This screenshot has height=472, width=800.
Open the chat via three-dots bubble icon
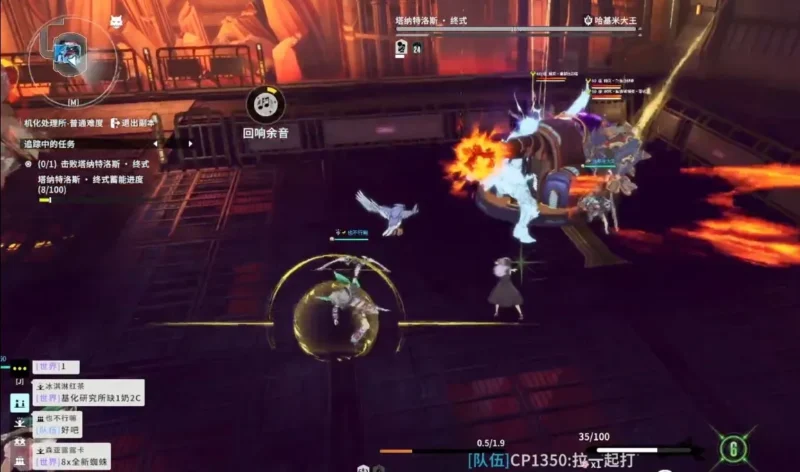(20, 369)
